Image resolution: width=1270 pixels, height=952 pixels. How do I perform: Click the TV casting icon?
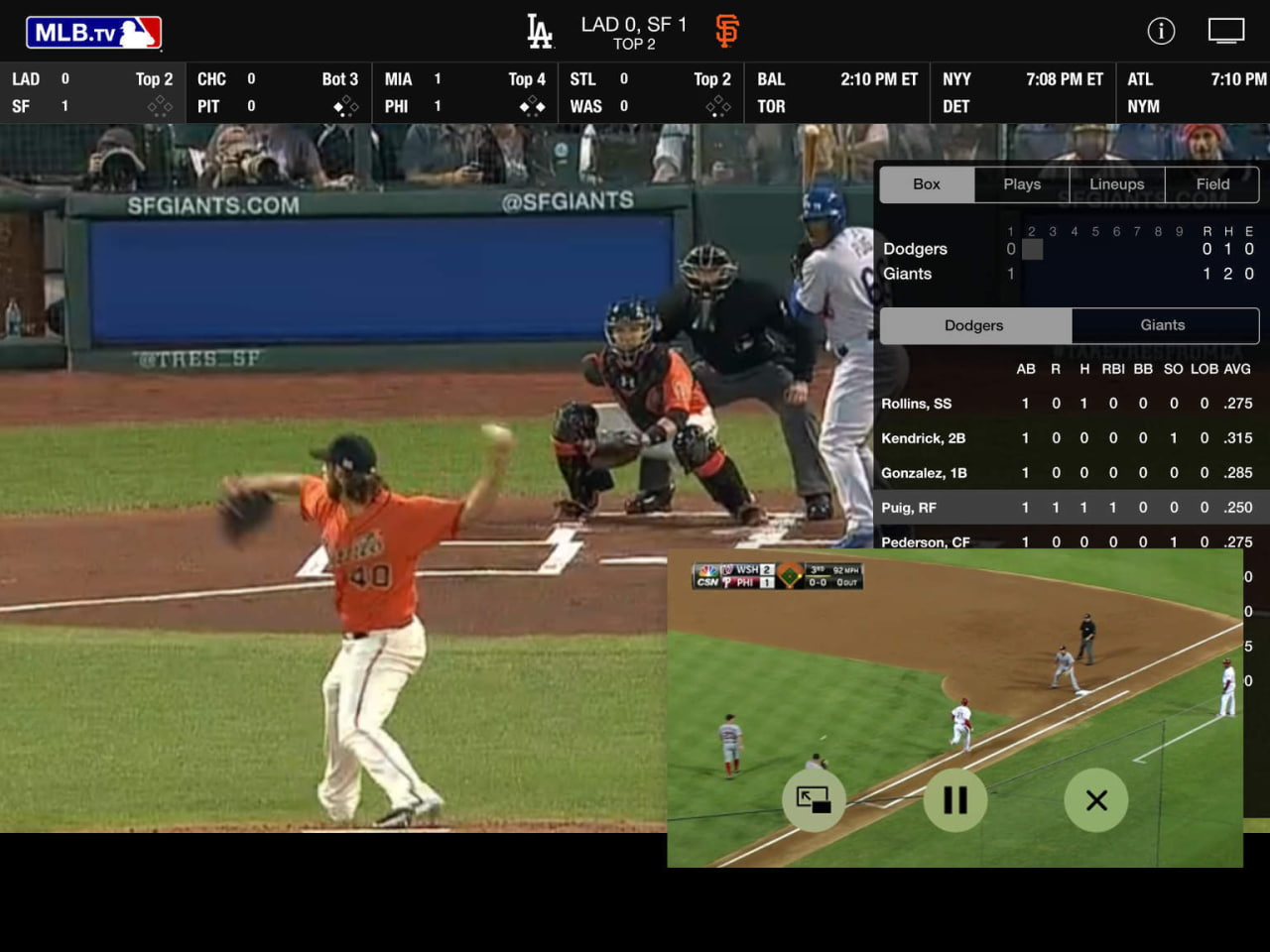1226,31
